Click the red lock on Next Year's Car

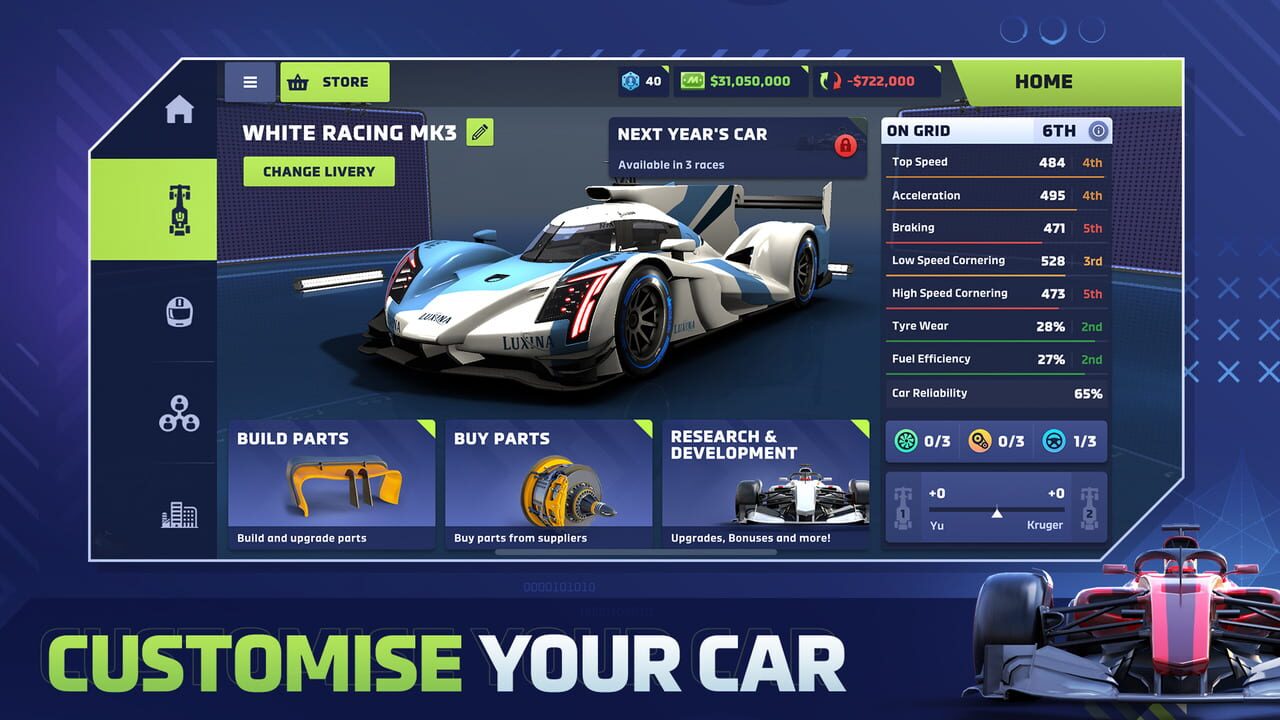[x=846, y=146]
